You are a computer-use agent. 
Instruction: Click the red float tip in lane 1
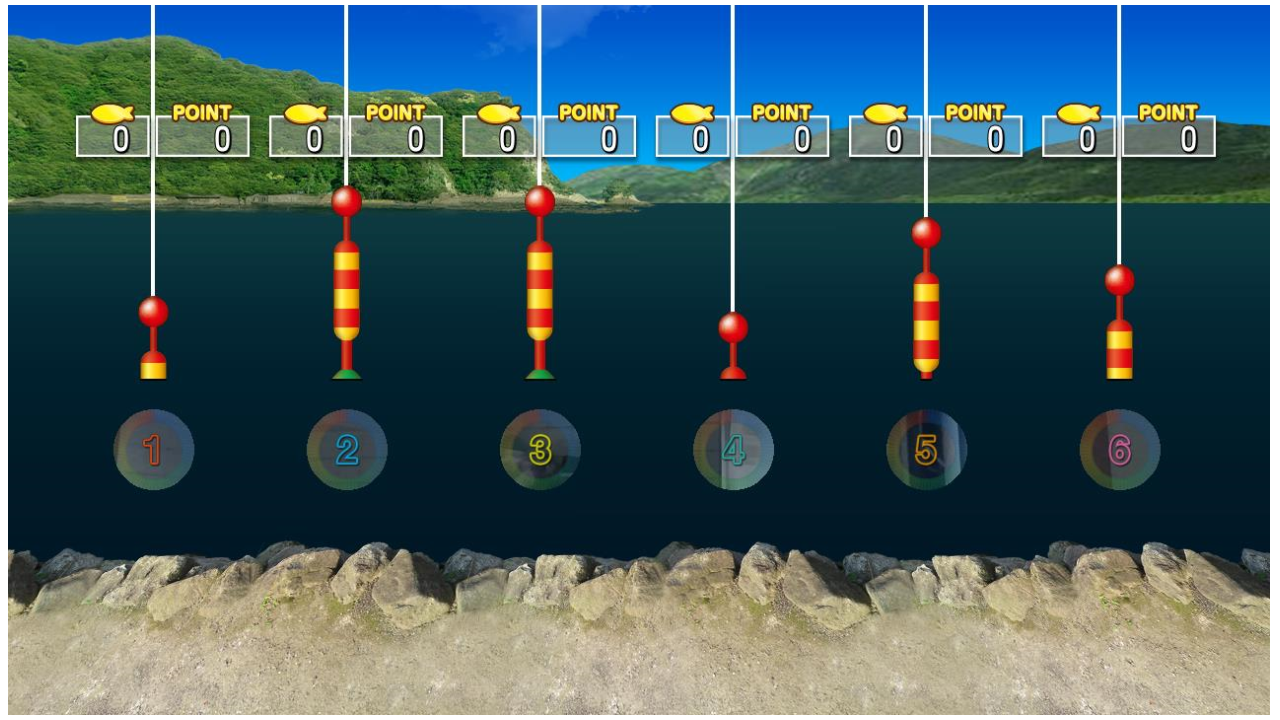pos(155,310)
